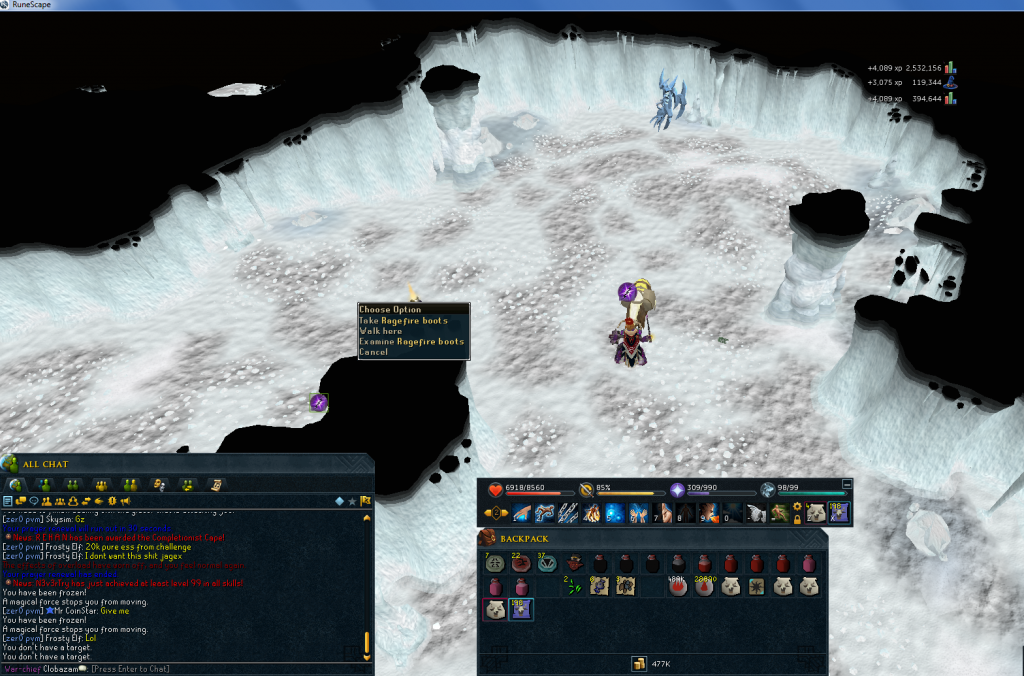Click the chat input line
This screenshot has height=676, width=1024.
pyautogui.click(x=200, y=668)
